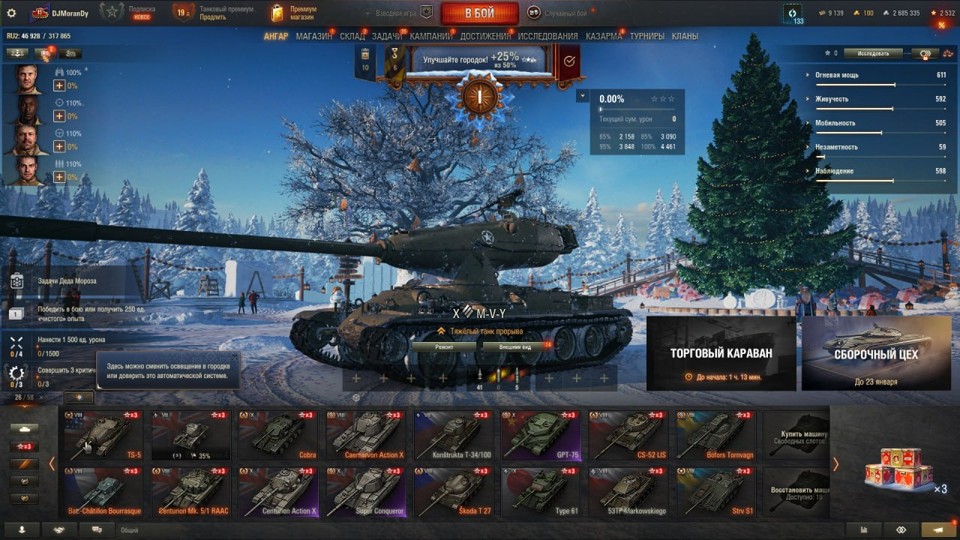Open the СКЛАД tab
The width and height of the screenshot is (960, 540).
(x=352, y=36)
